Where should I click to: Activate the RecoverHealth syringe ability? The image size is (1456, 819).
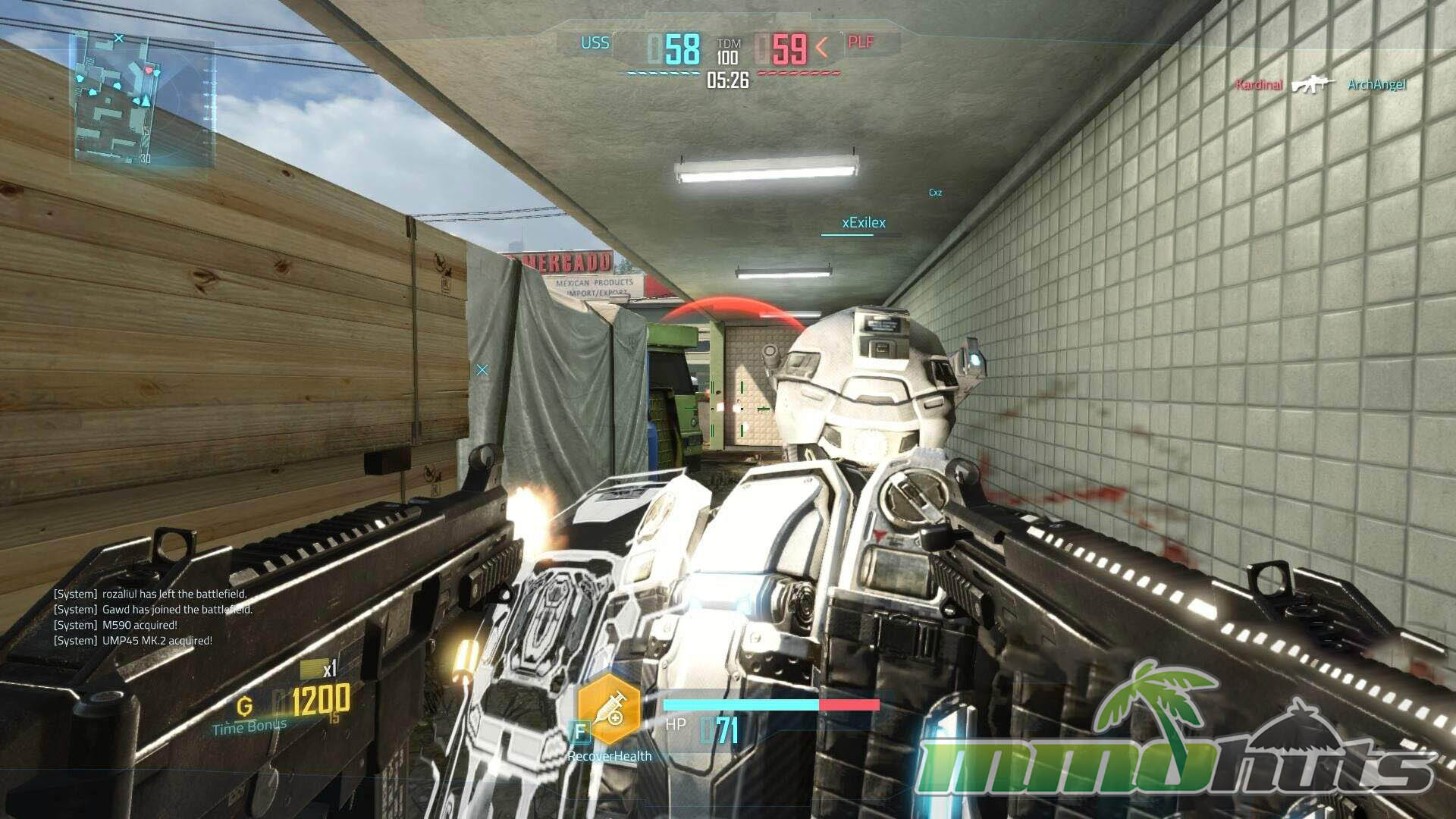609,710
